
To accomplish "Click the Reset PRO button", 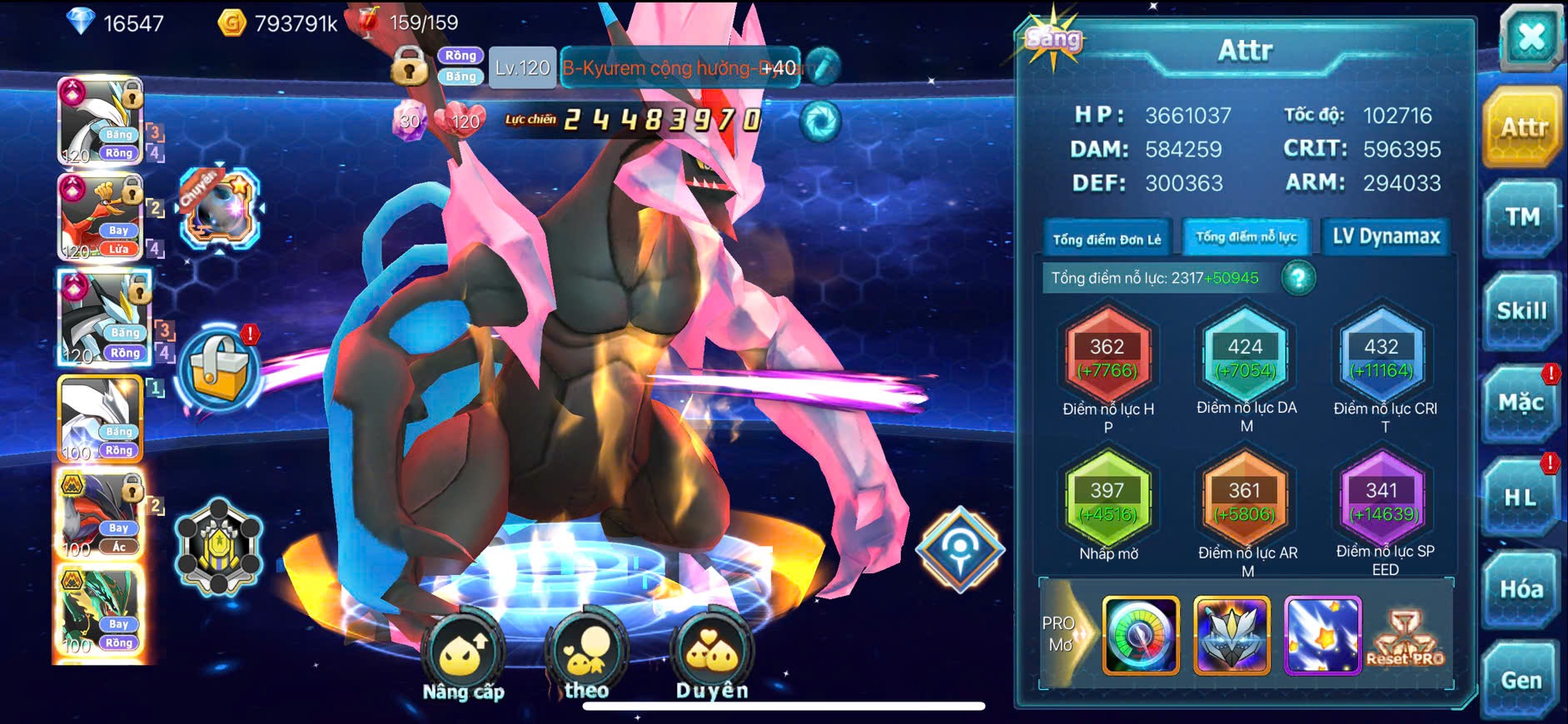I will [1405, 637].
